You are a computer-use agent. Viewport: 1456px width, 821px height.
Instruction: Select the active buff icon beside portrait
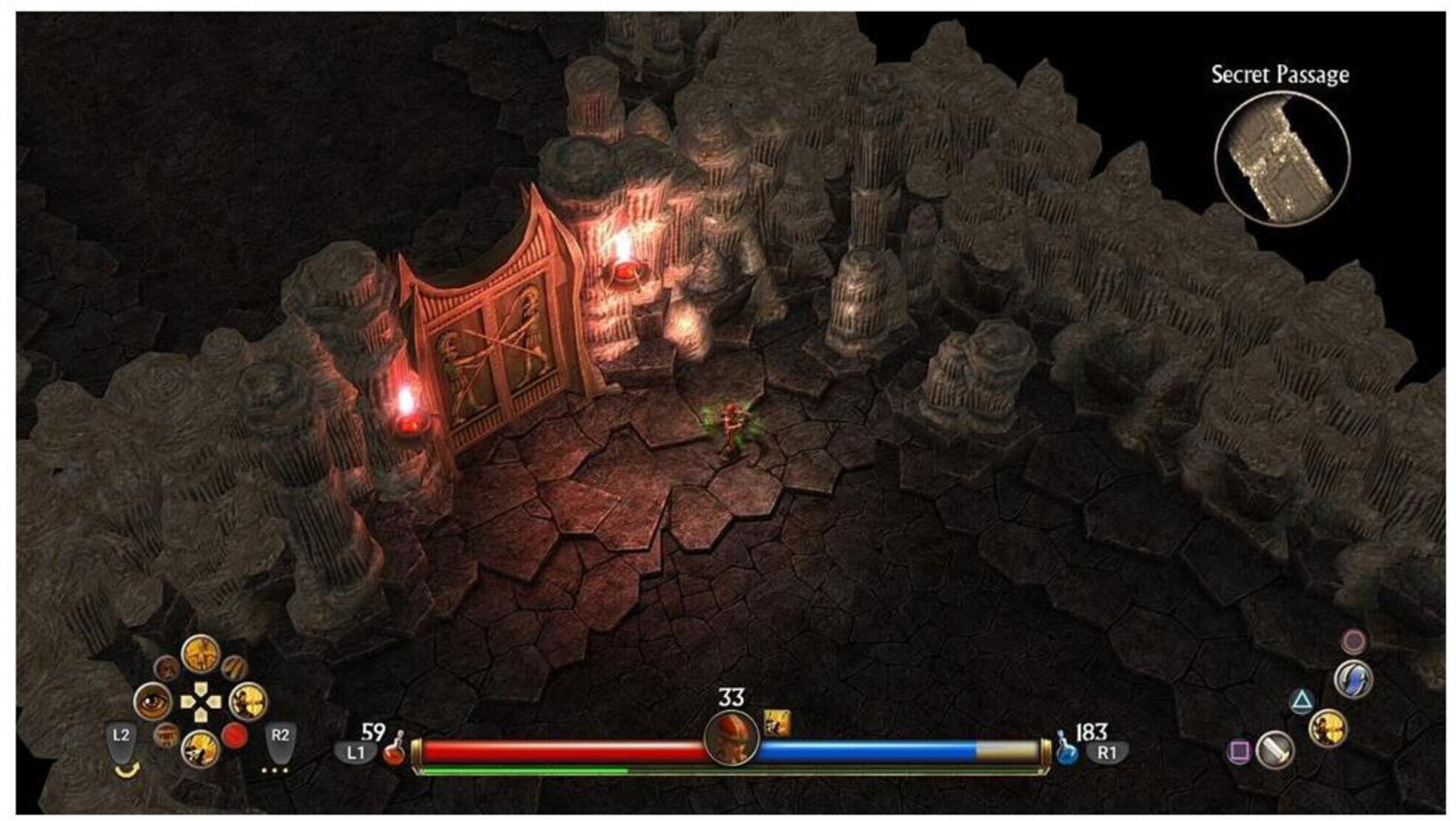coord(777,723)
